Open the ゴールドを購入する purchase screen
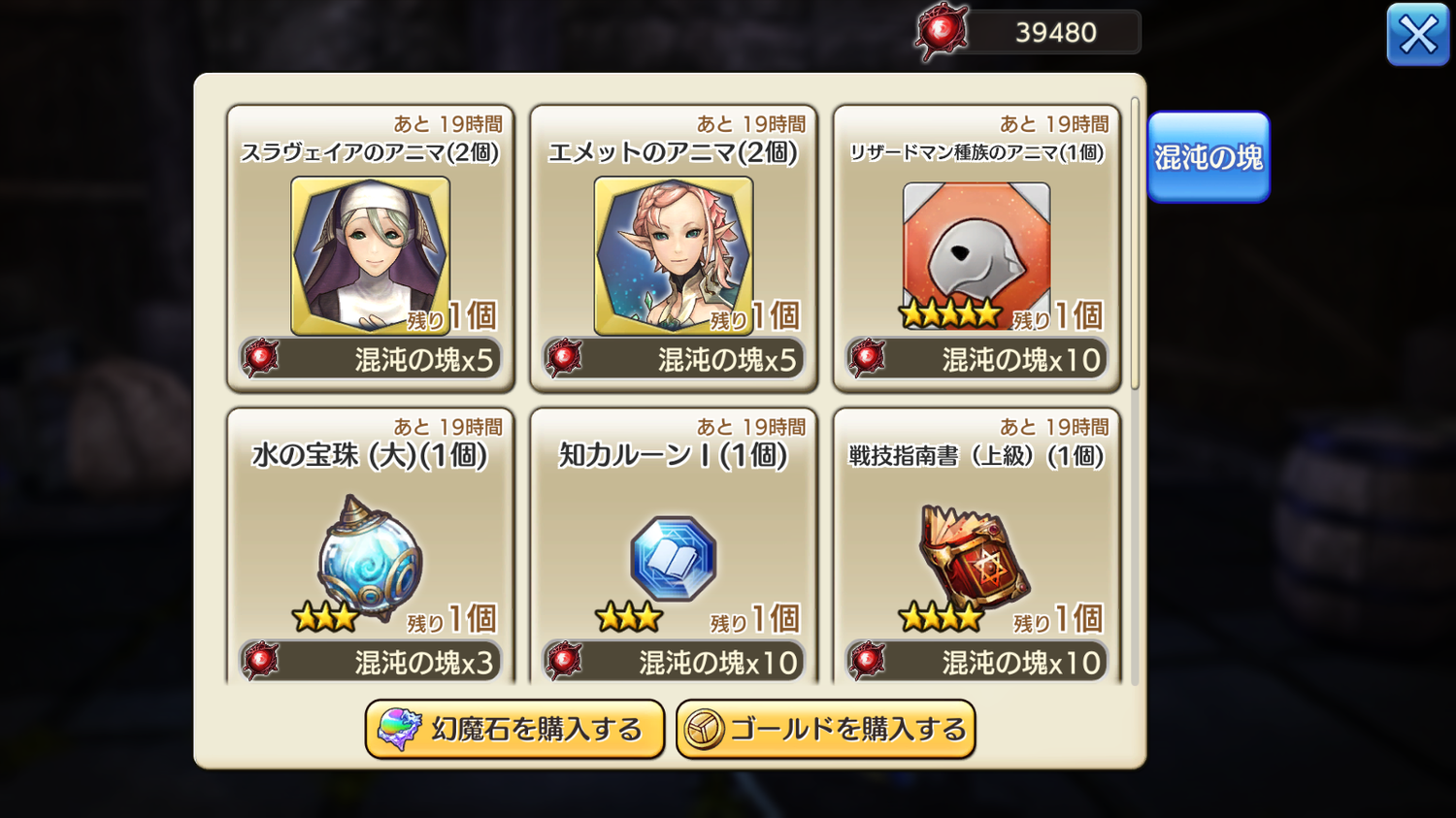 [x=825, y=729]
